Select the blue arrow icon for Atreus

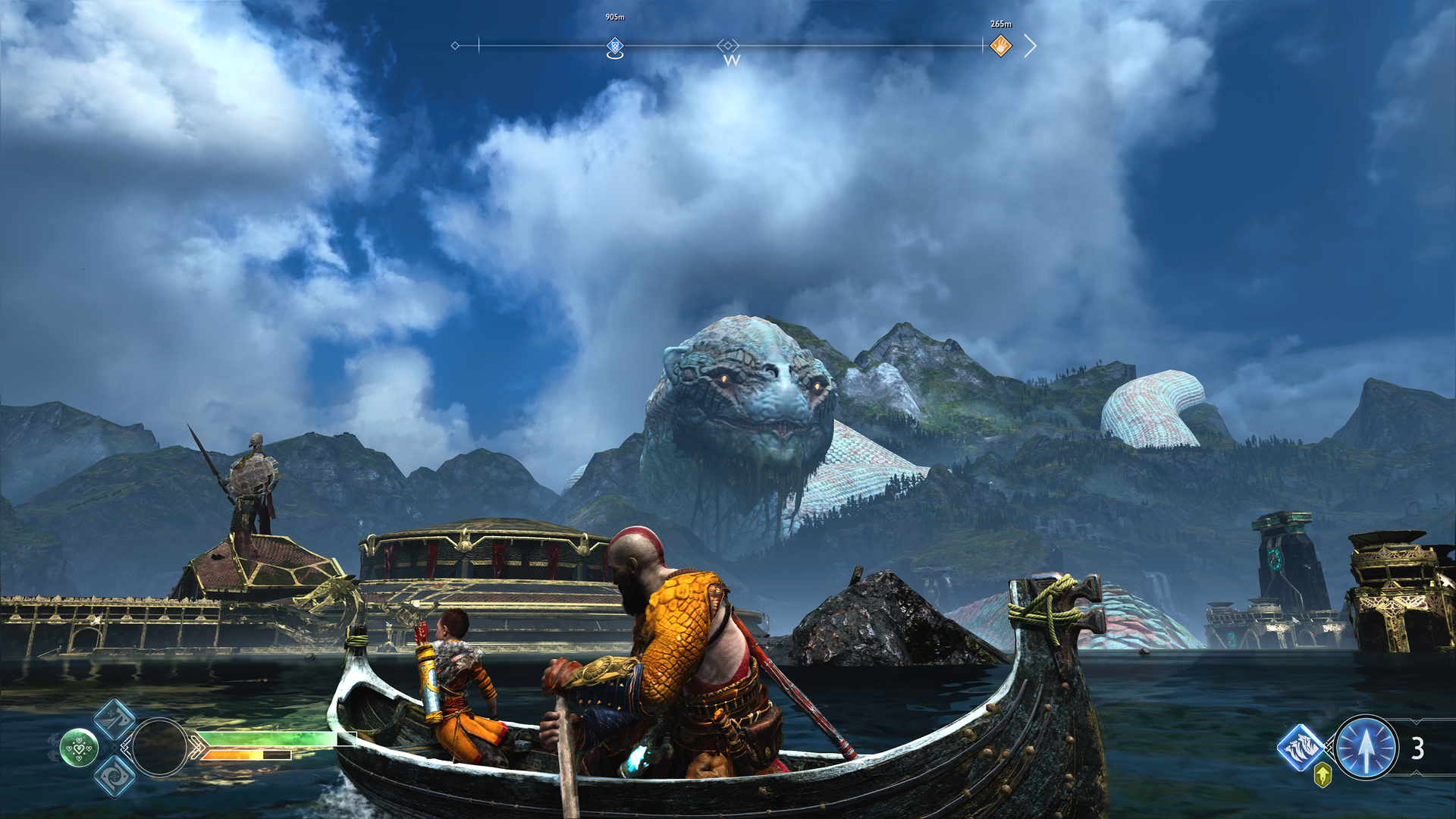(1366, 748)
